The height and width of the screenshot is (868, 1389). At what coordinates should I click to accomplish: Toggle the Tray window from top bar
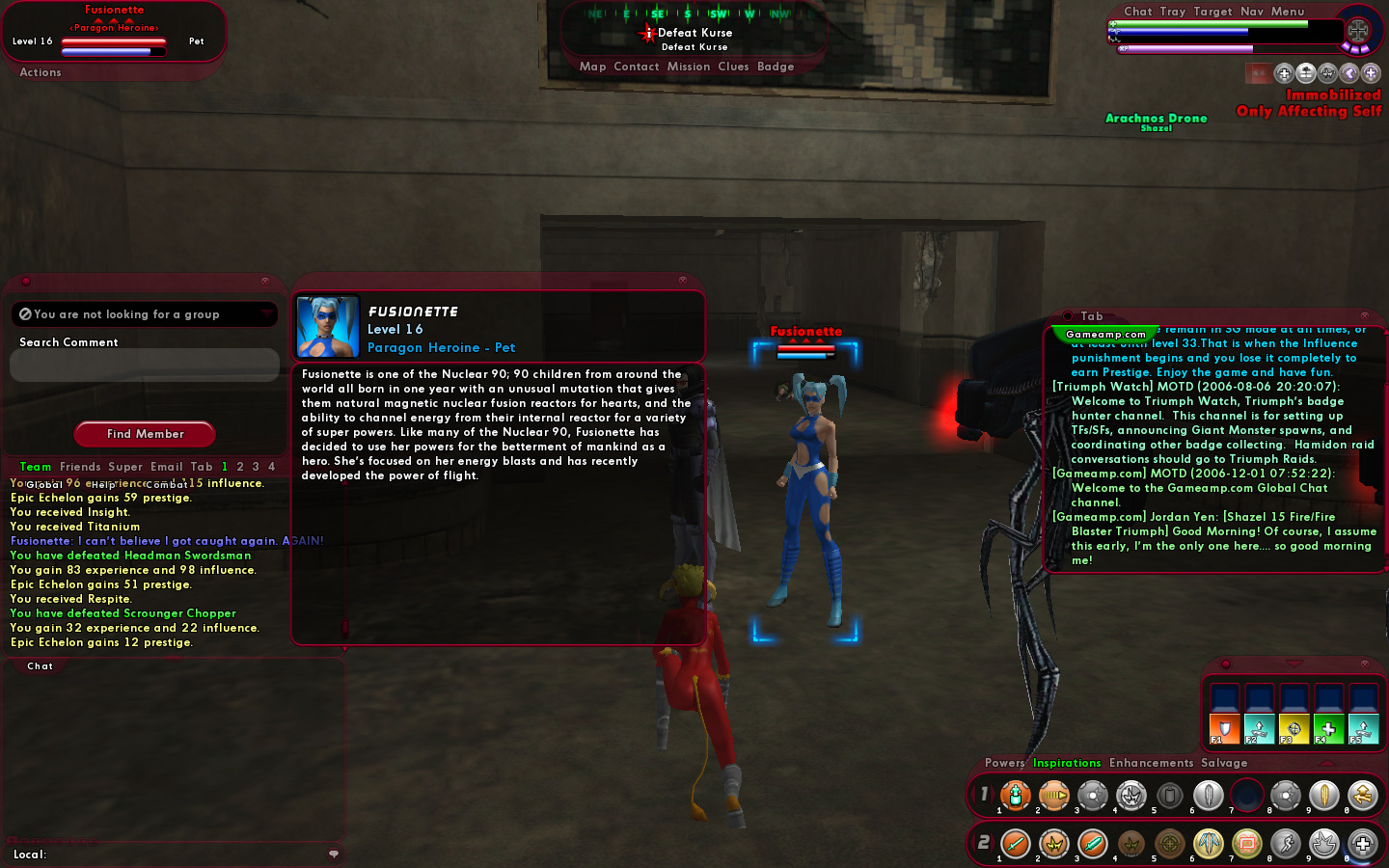point(1173,12)
